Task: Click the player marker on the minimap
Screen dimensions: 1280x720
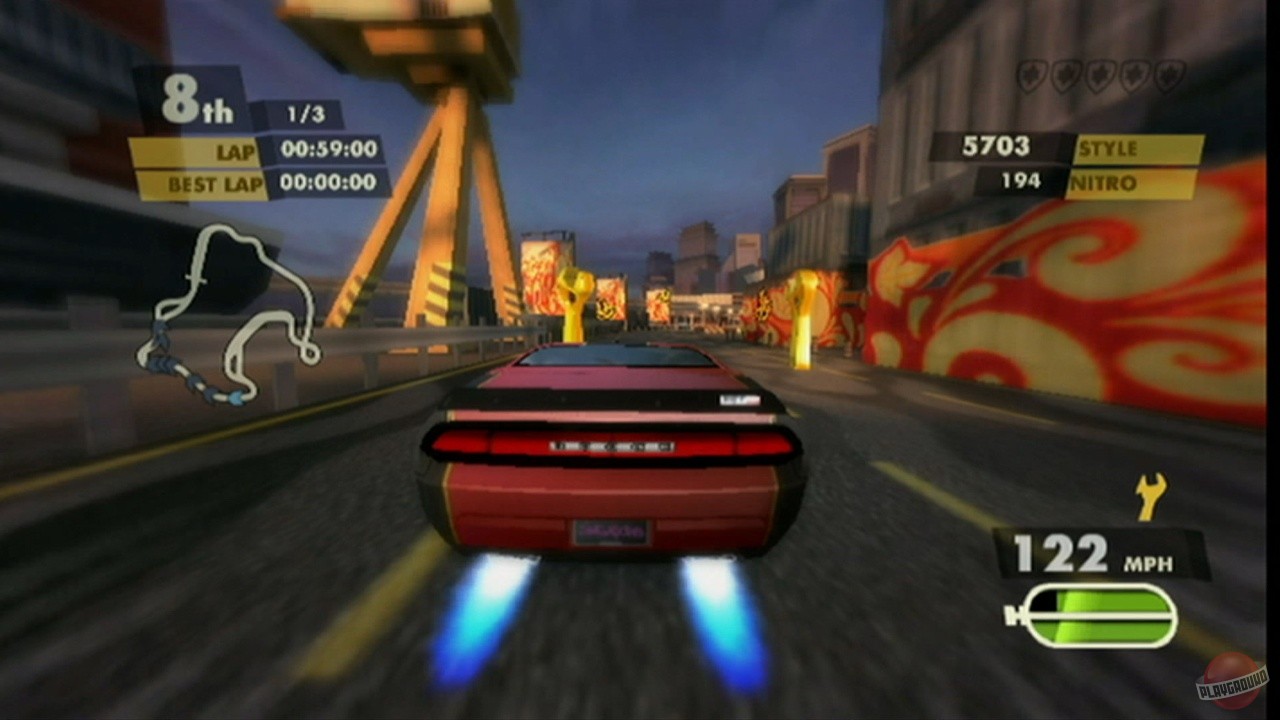Action: [237, 396]
